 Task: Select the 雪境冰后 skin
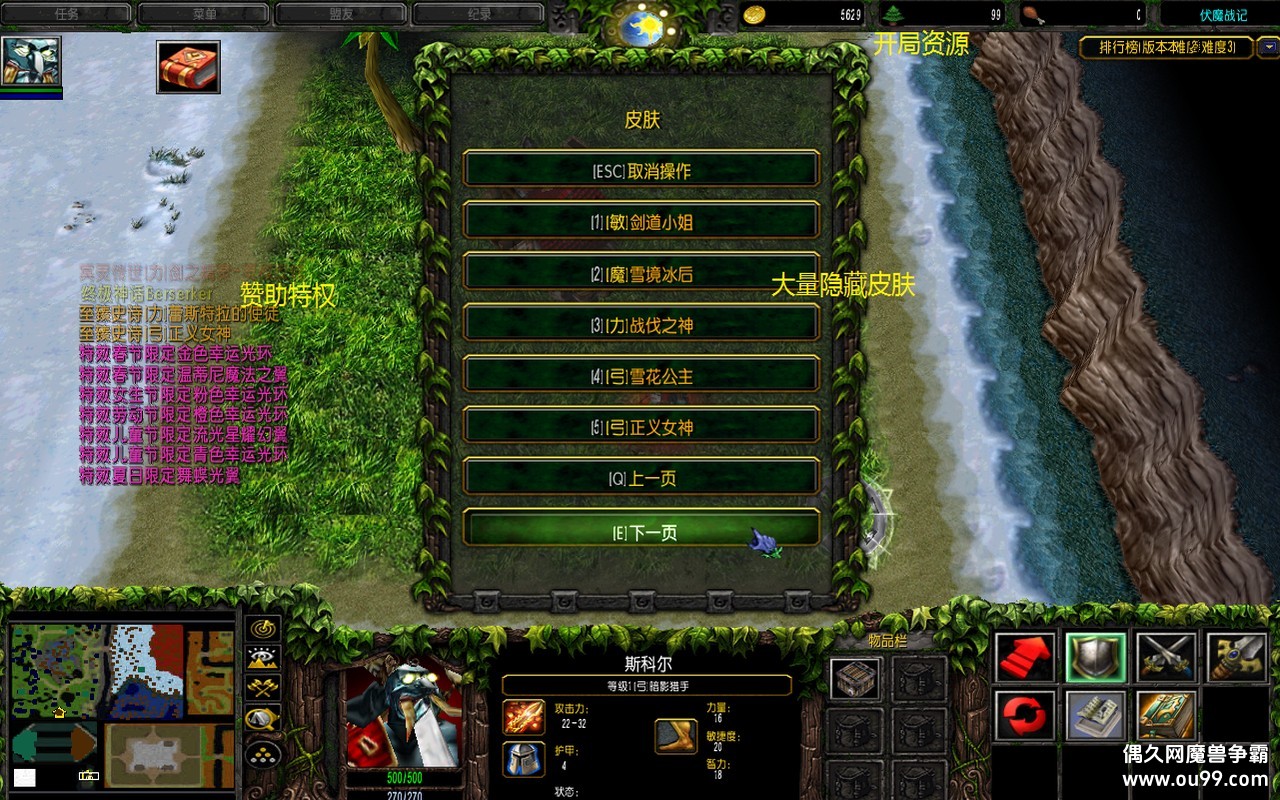(x=641, y=274)
